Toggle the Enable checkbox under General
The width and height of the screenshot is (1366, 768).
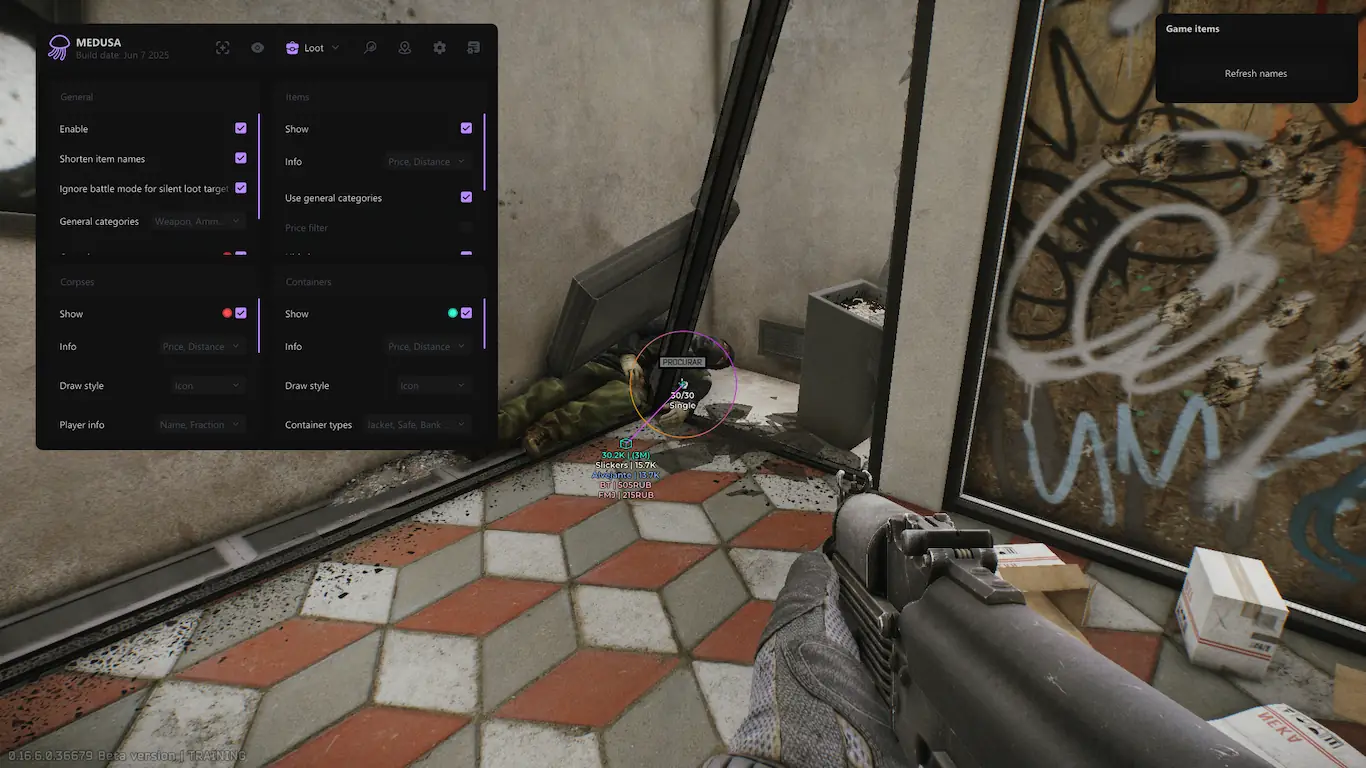pyautogui.click(x=241, y=129)
